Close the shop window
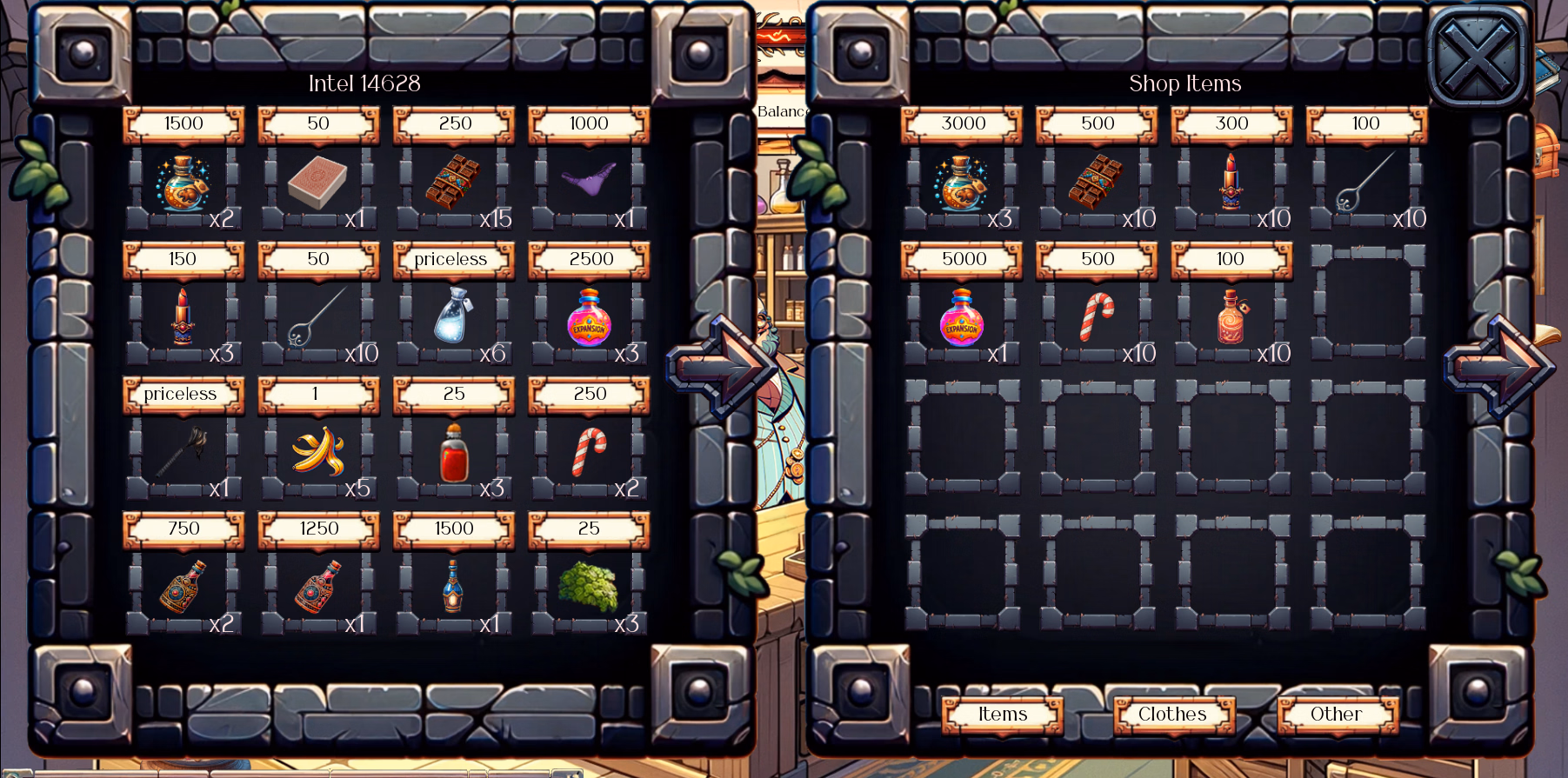This screenshot has width=1568, height=778. point(1477,57)
